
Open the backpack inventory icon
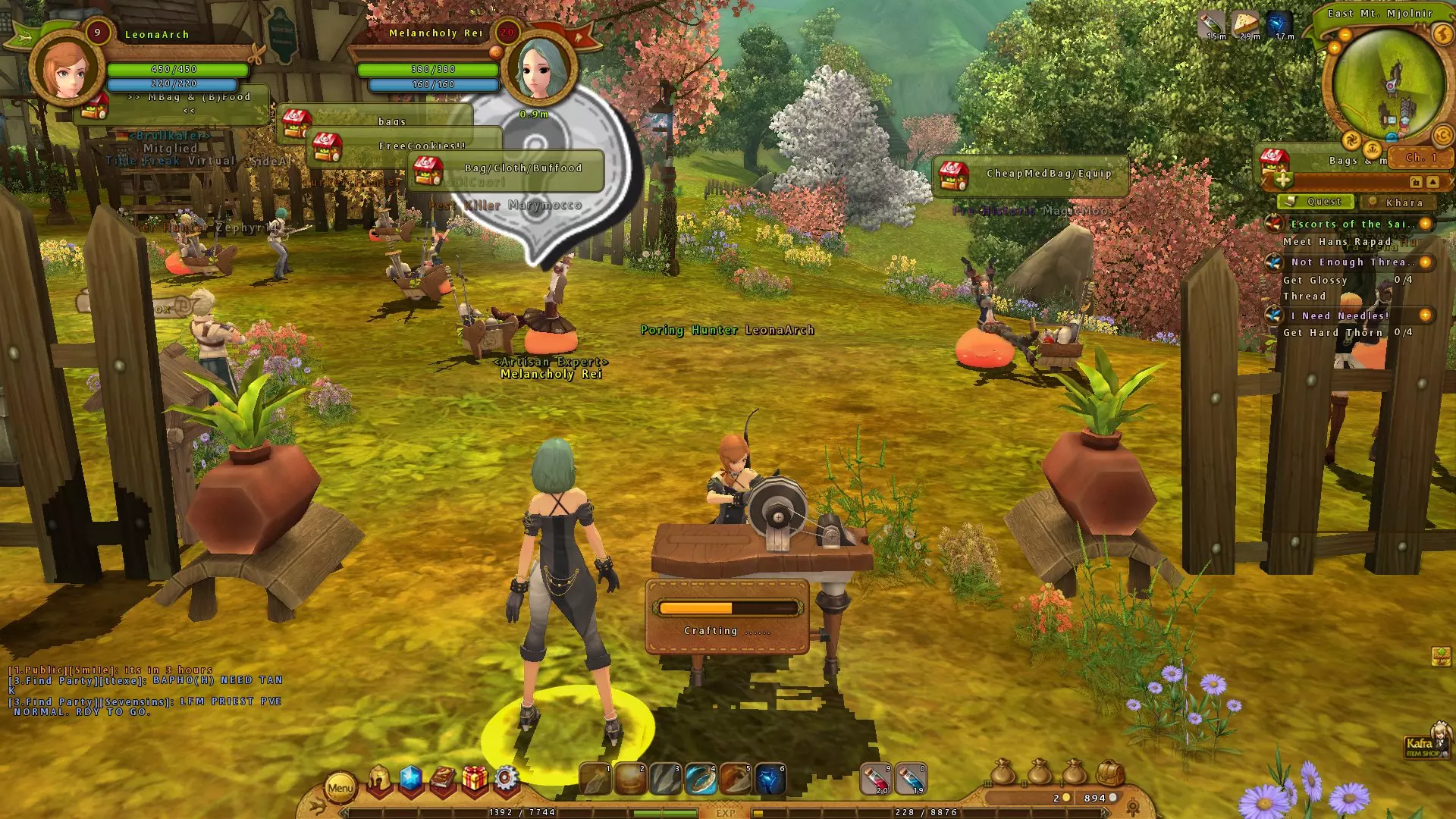click(x=1110, y=773)
